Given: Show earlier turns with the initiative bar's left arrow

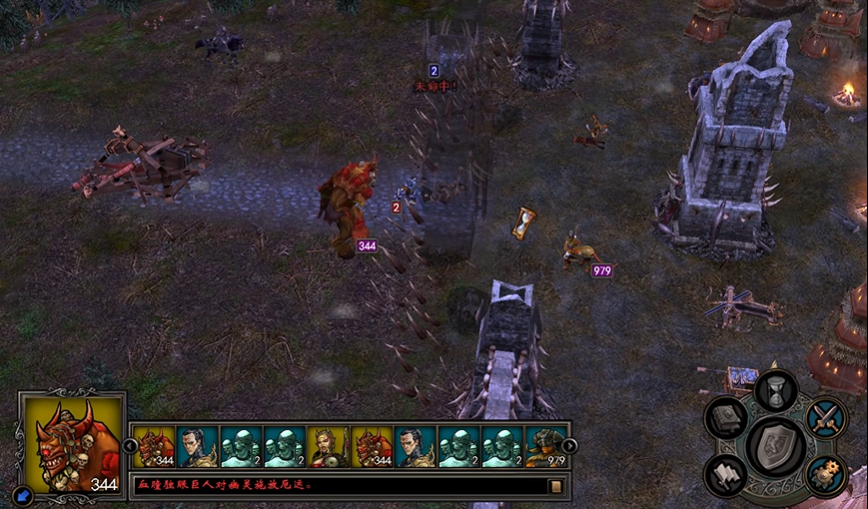Looking at the screenshot, I should [x=130, y=446].
